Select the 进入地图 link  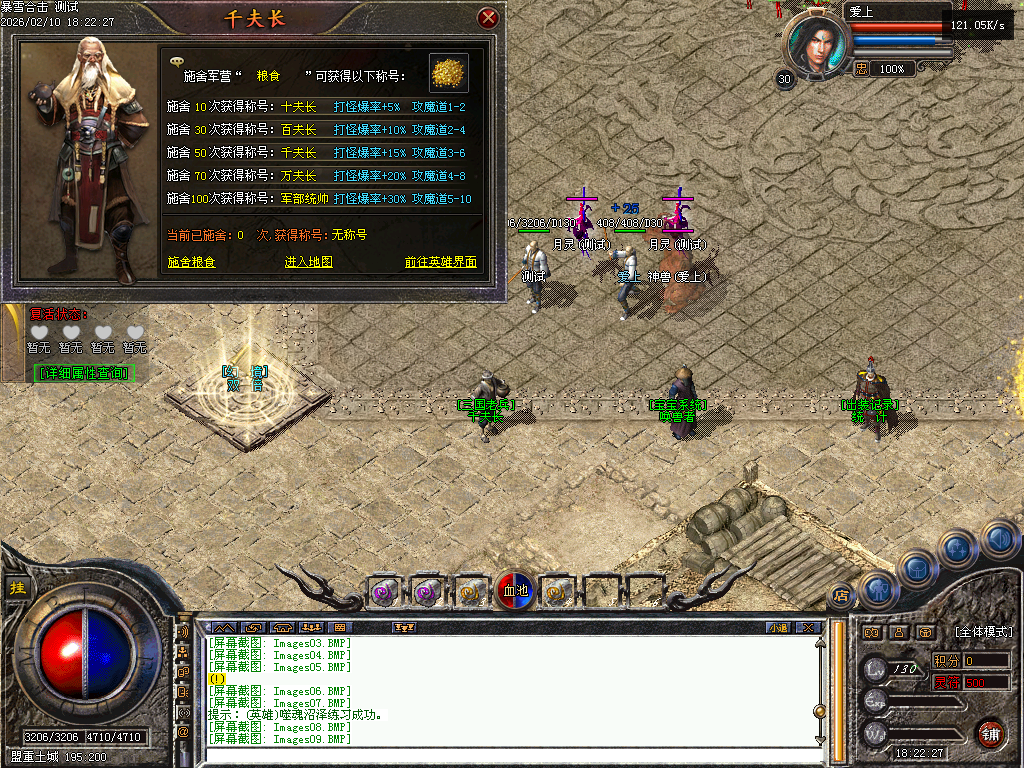(x=308, y=262)
